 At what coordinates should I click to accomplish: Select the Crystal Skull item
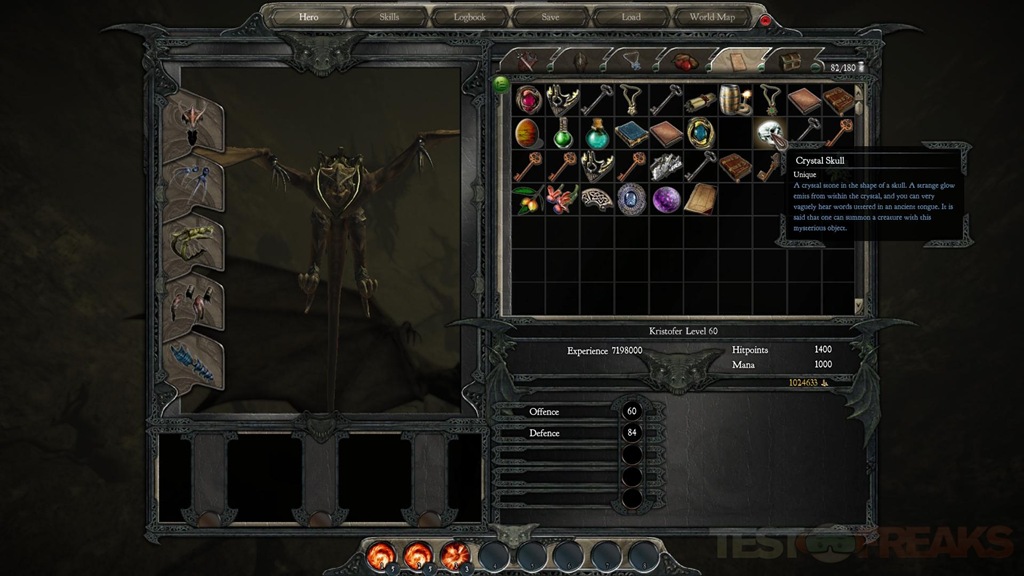click(x=767, y=132)
